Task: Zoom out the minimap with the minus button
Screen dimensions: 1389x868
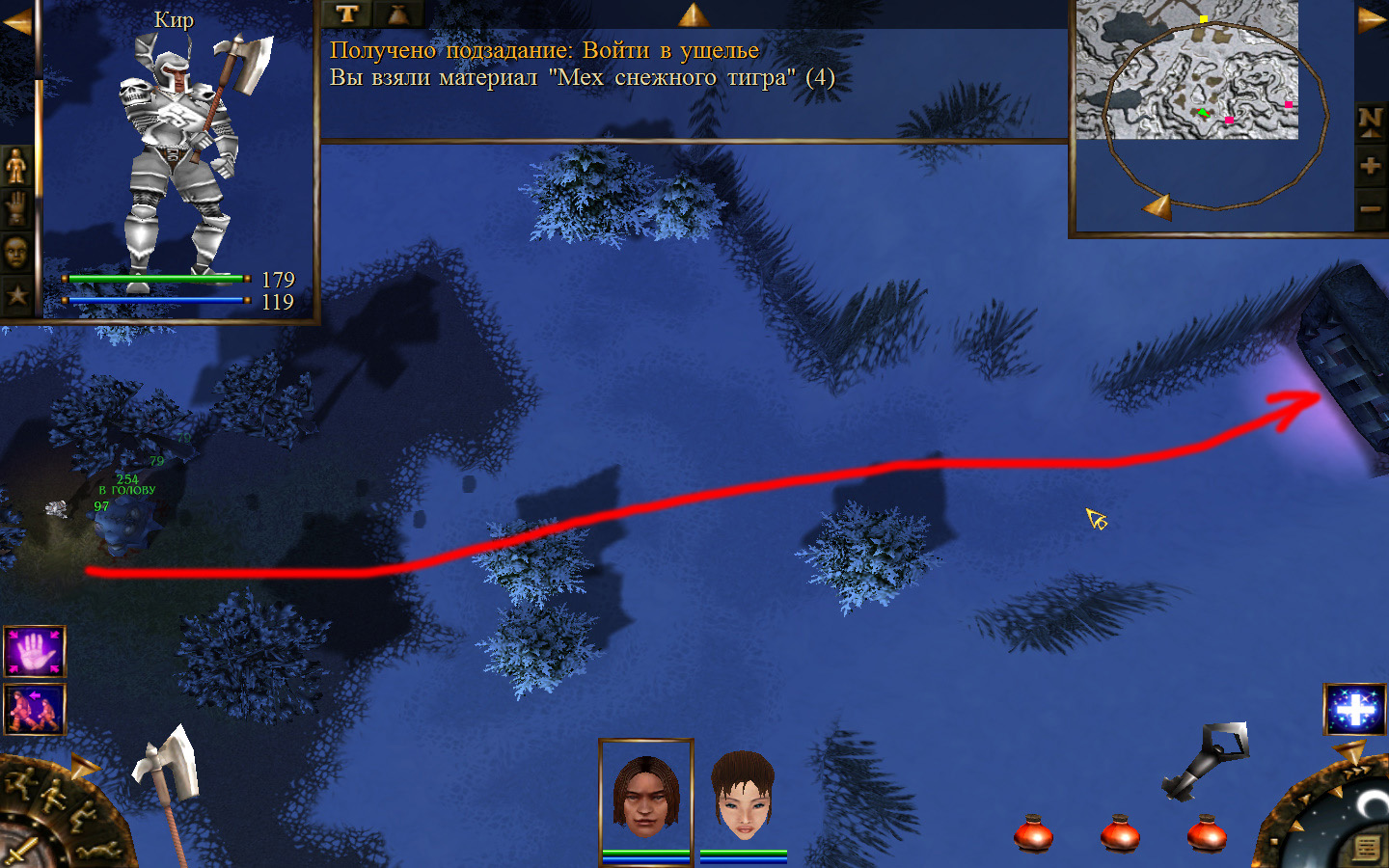Action: click(1370, 208)
